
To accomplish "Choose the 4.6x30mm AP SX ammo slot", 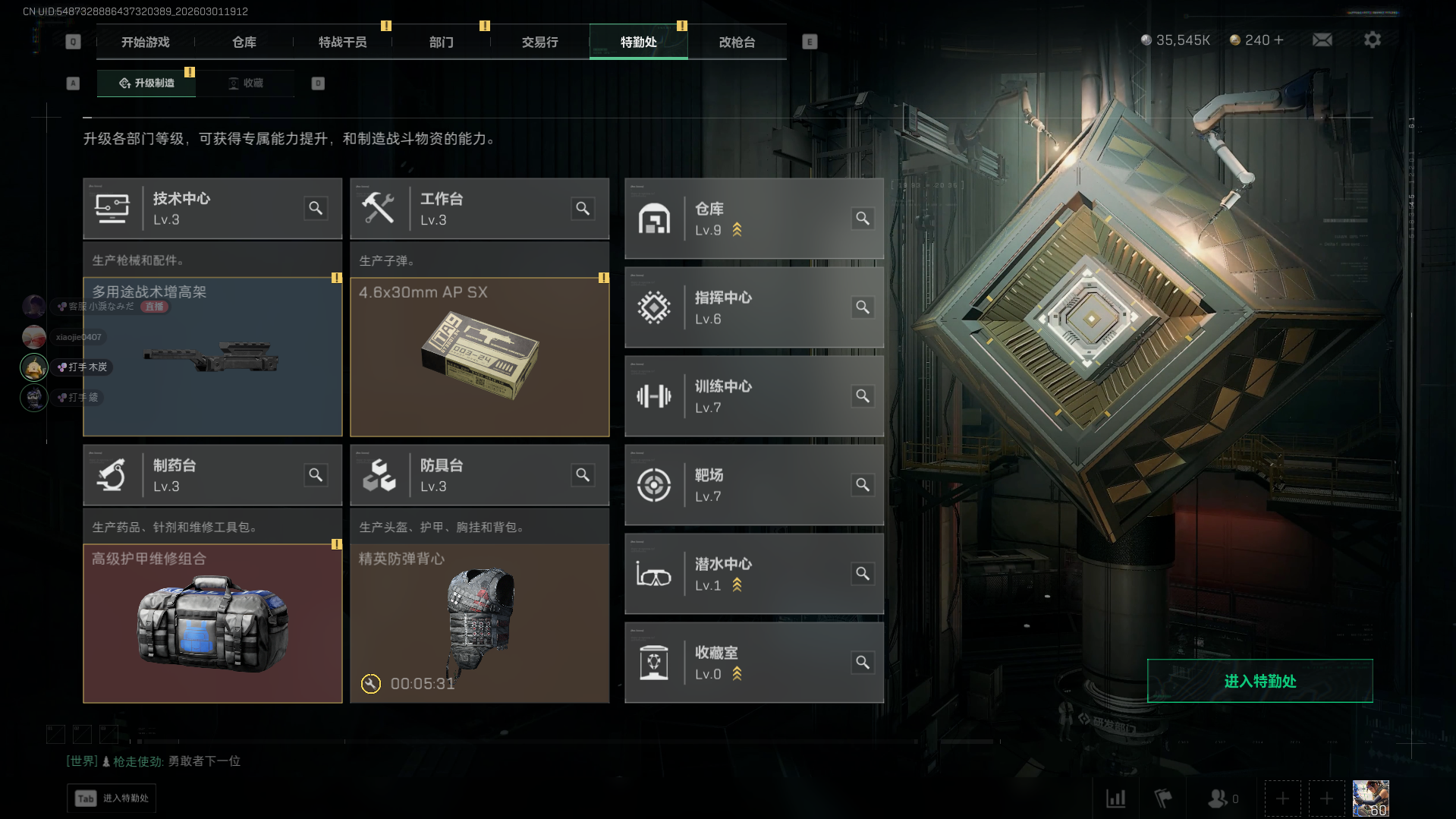I will click(480, 357).
